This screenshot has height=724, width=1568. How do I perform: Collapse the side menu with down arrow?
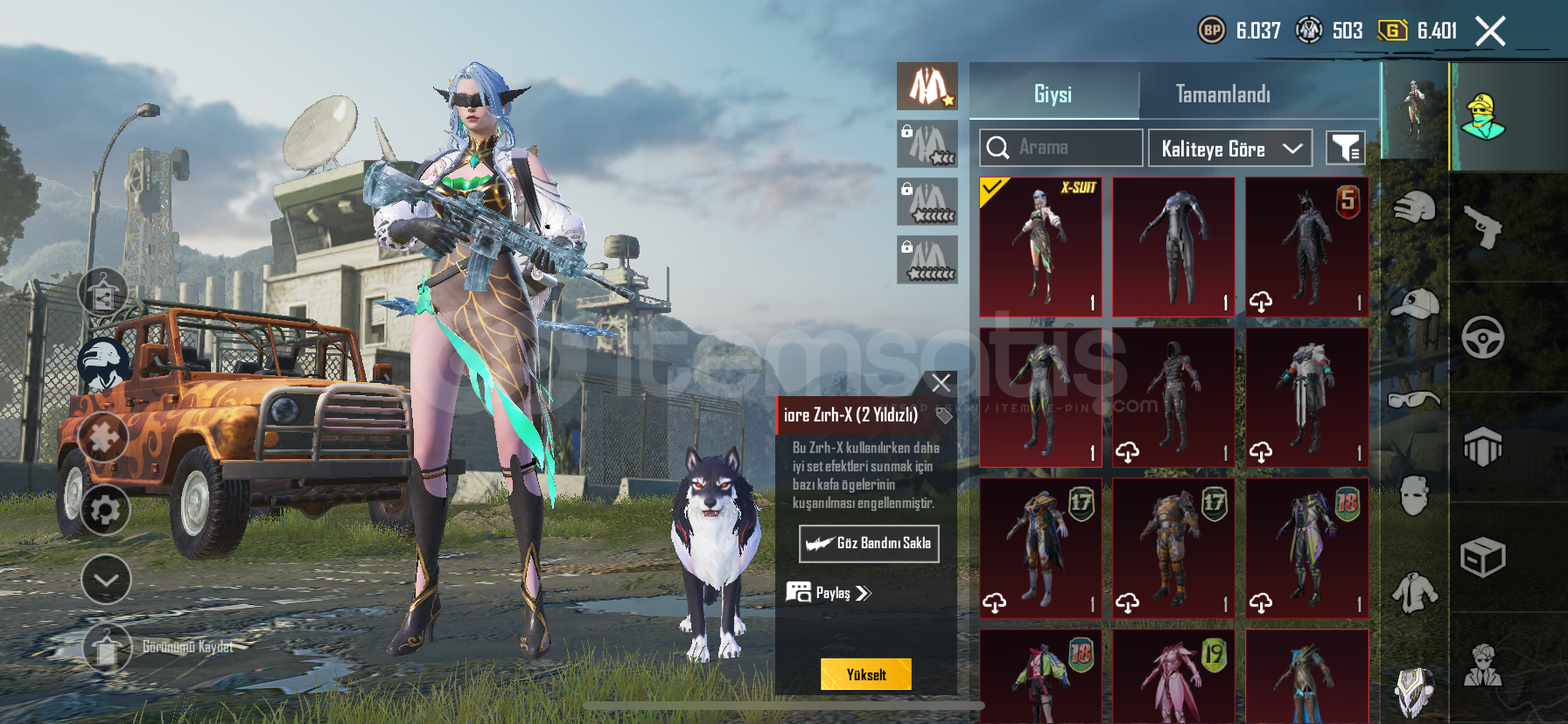(106, 580)
